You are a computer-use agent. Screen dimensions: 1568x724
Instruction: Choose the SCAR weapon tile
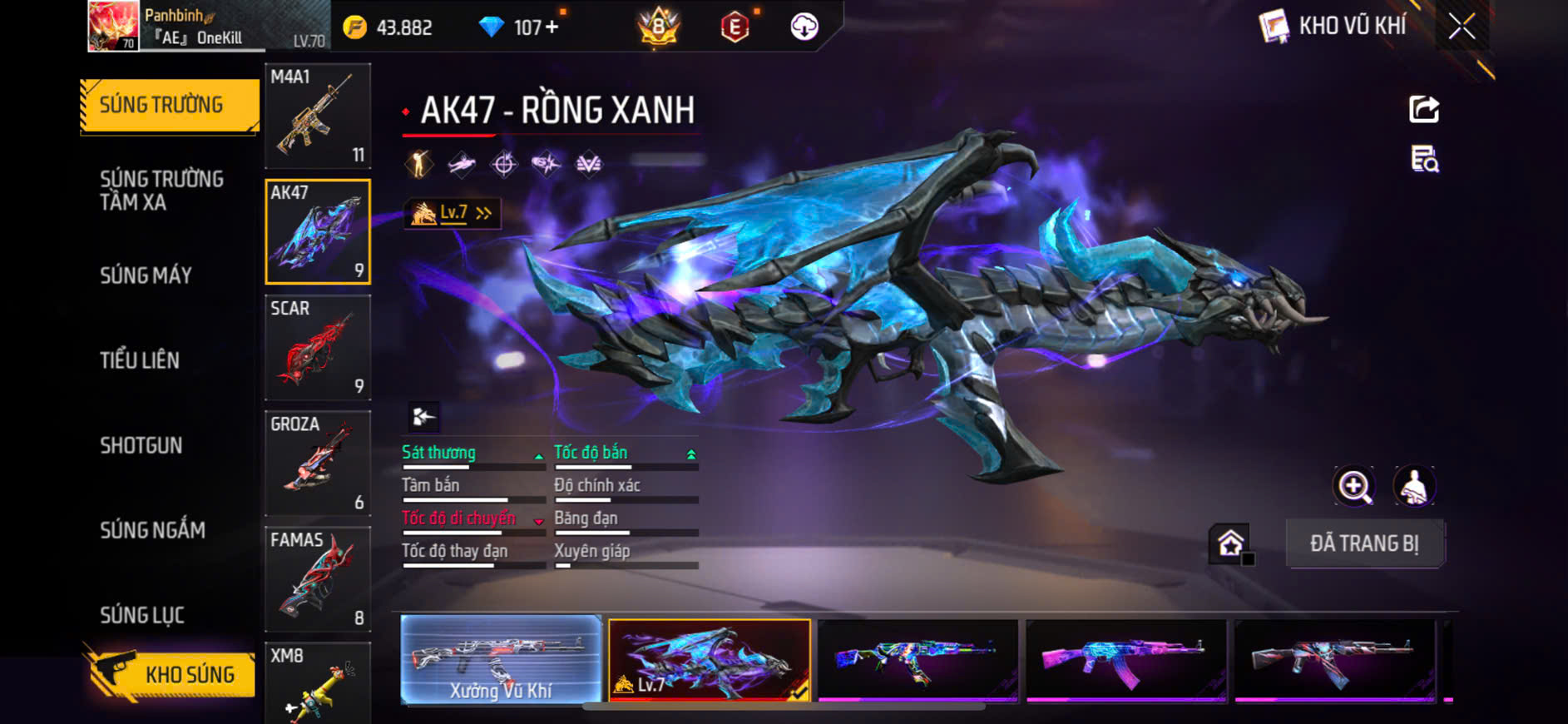click(x=318, y=347)
